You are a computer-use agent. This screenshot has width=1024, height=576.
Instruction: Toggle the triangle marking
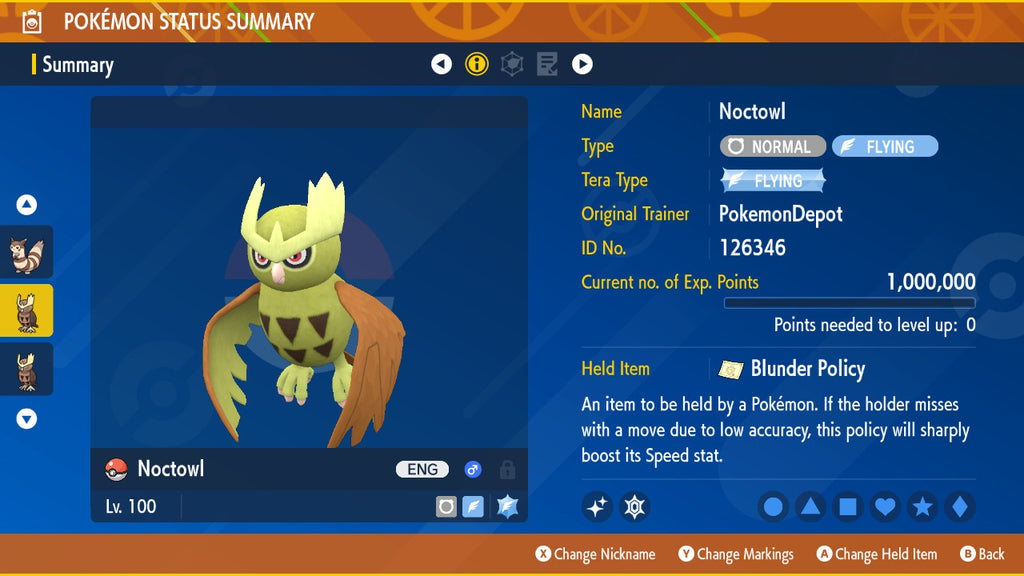pos(810,507)
